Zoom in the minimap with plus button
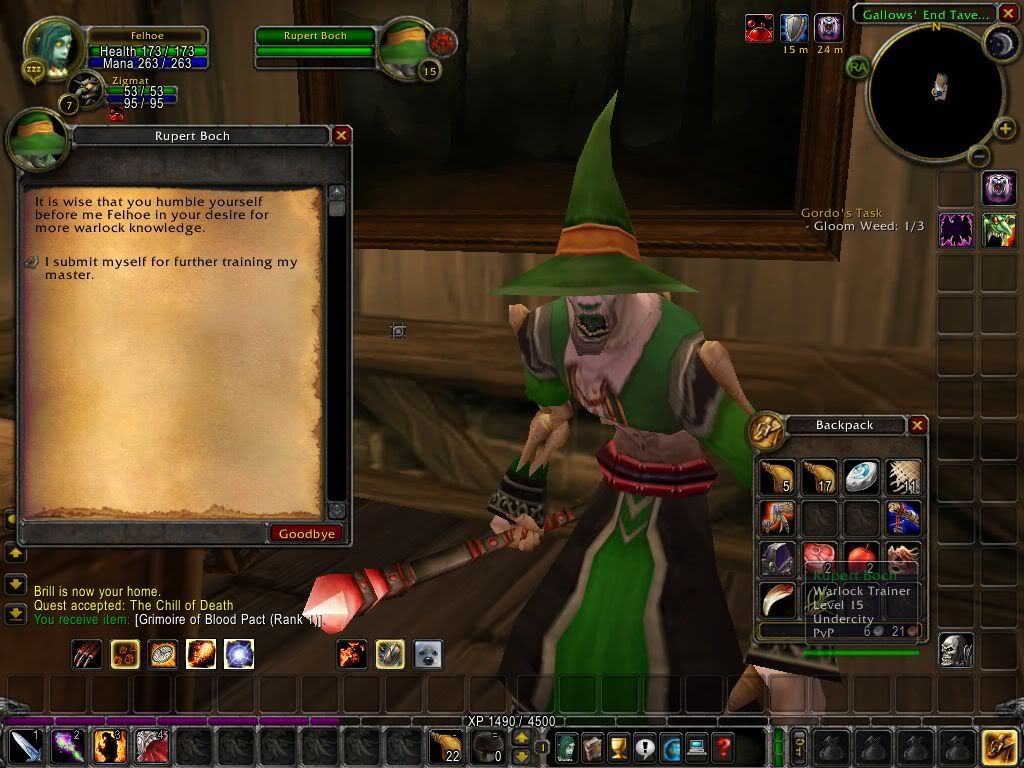The image size is (1024, 768). tap(1005, 129)
